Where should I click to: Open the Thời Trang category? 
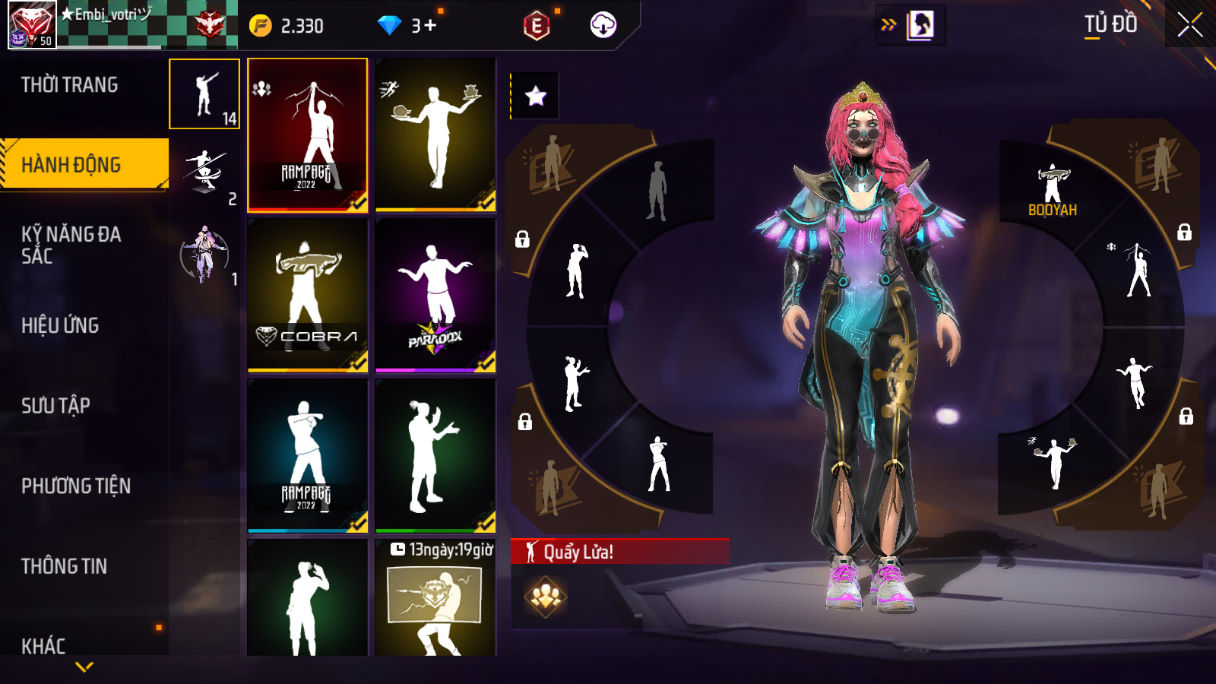(70, 85)
